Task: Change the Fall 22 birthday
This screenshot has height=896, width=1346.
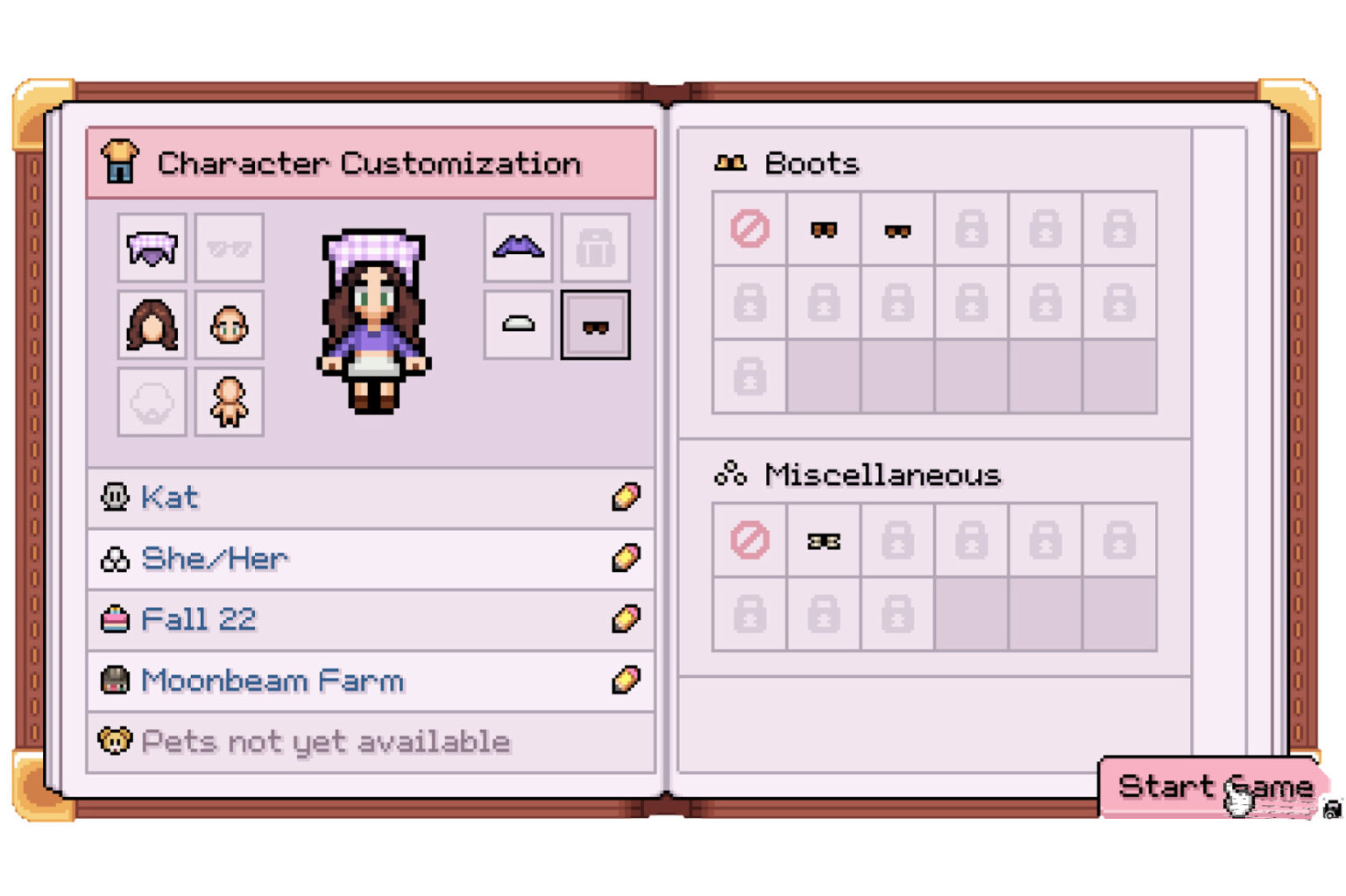Action: tap(625, 619)
